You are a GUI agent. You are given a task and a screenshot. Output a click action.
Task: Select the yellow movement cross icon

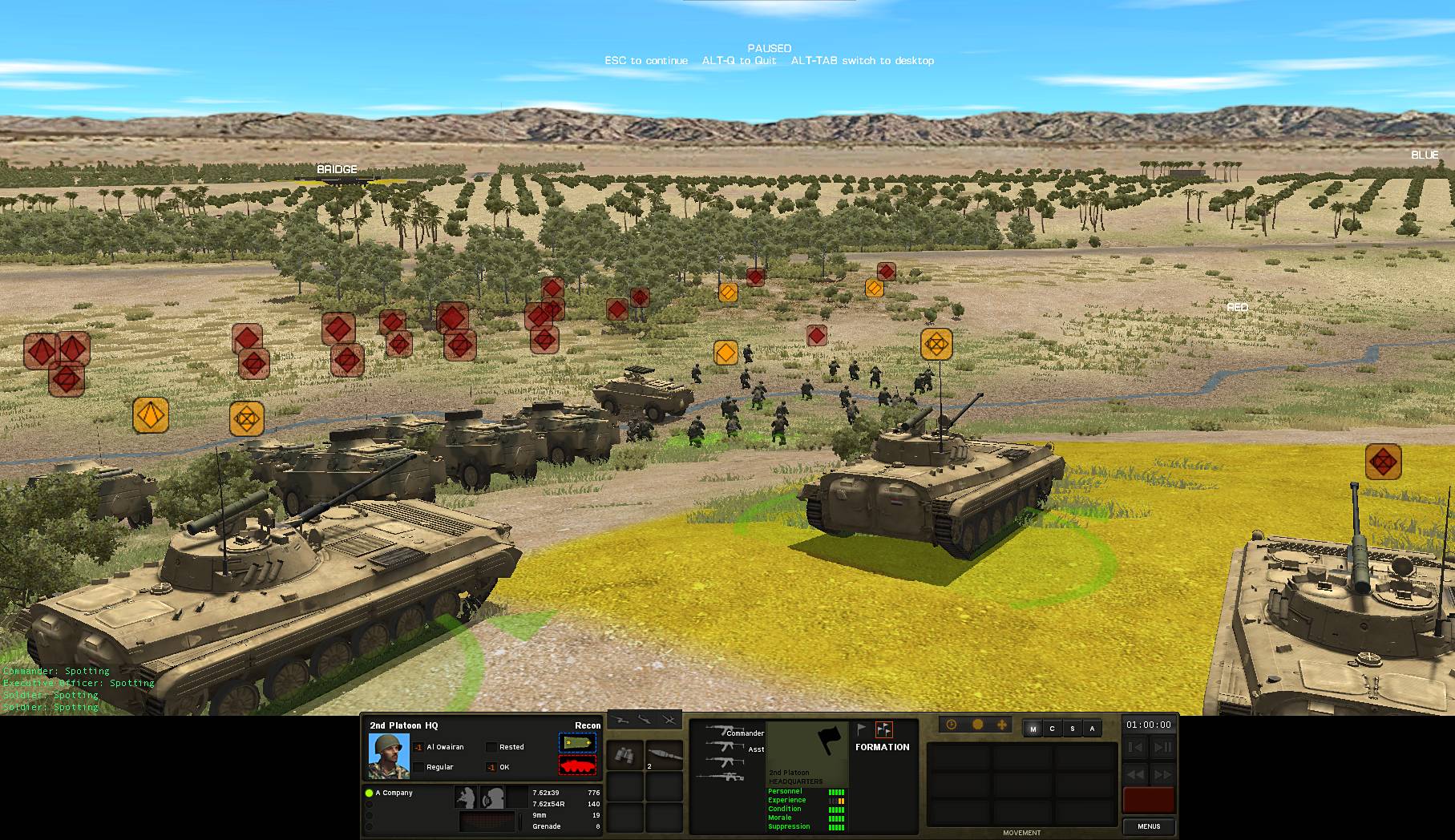[x=1002, y=725]
